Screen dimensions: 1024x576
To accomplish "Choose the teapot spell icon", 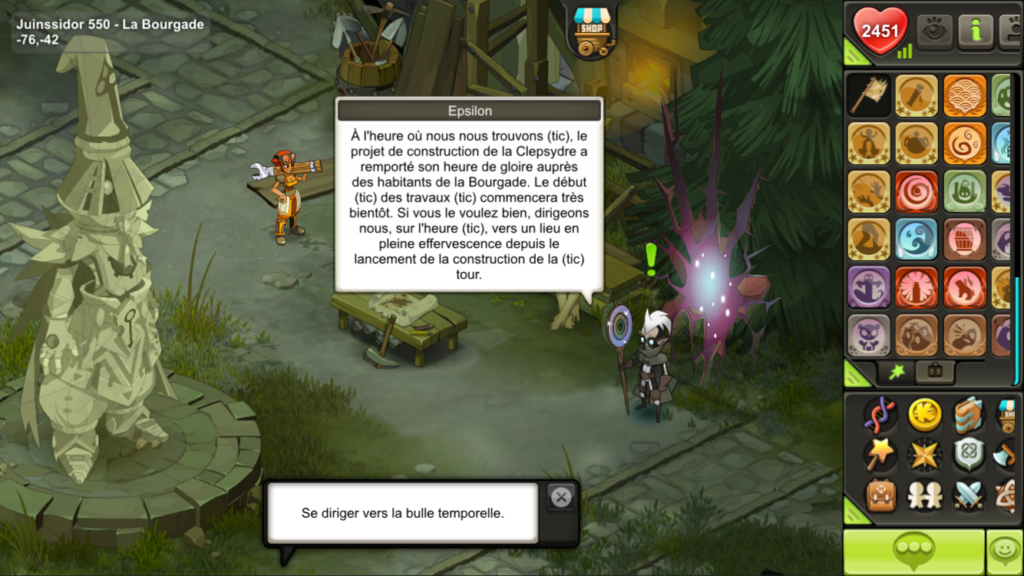I will point(917,143).
